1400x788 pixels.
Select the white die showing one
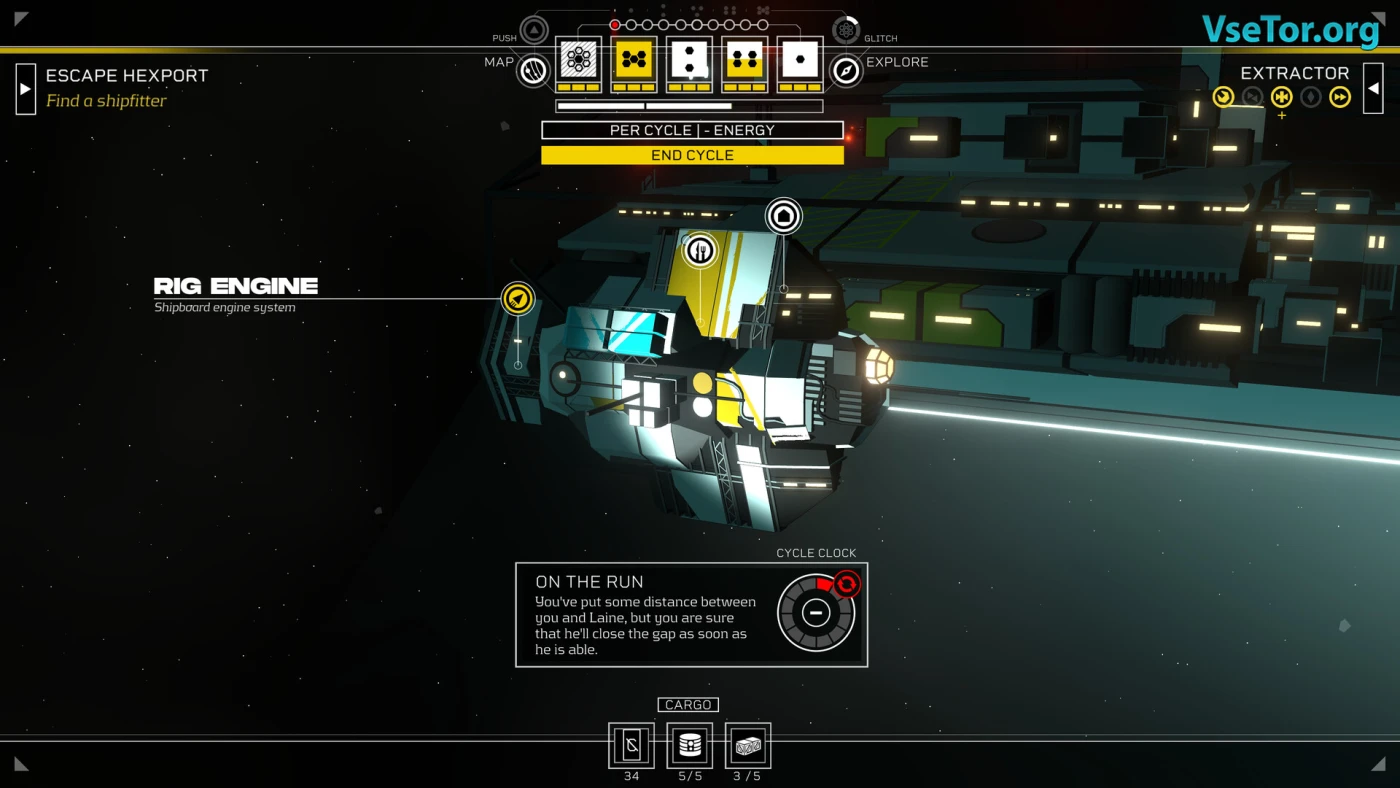(x=800, y=61)
